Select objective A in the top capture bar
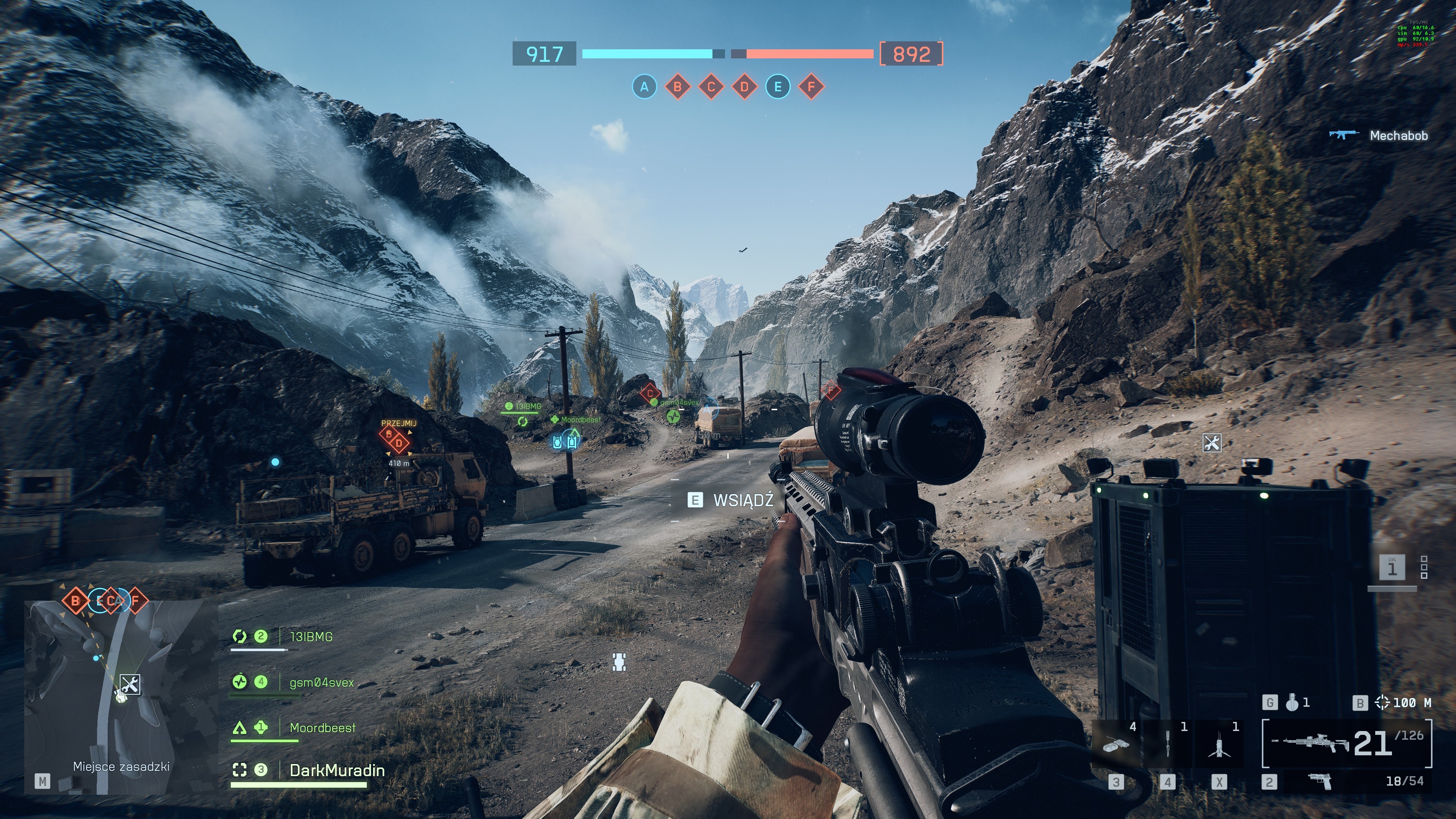This screenshot has height=819, width=1456. [x=644, y=87]
